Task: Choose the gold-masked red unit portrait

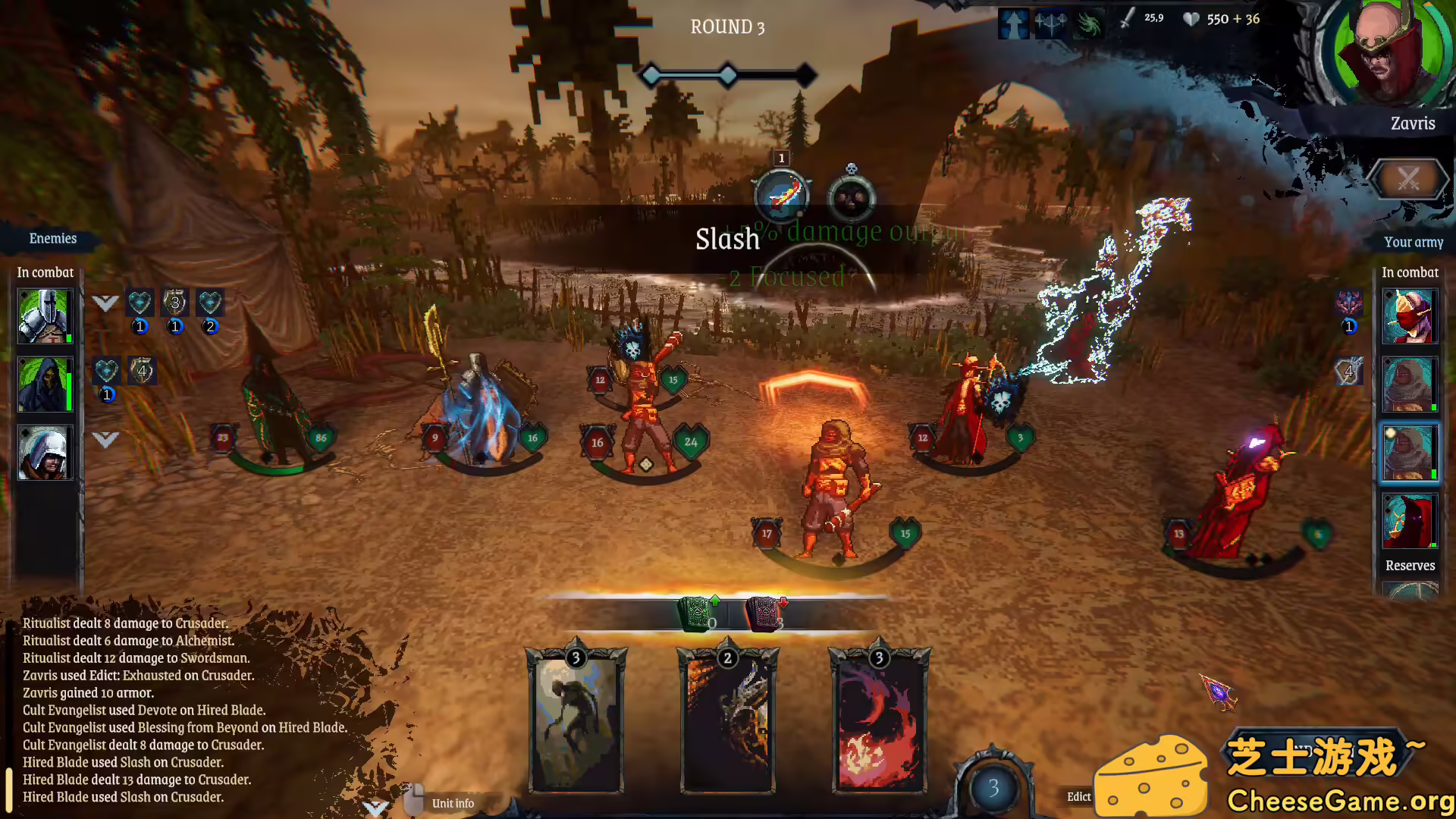Action: (x=1409, y=316)
